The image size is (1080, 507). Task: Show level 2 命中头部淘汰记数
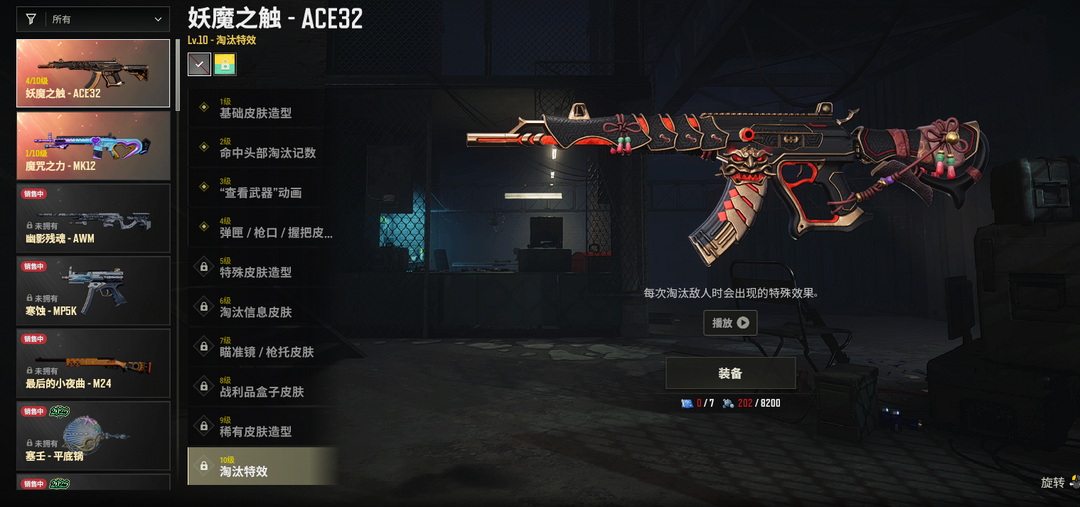click(262, 148)
